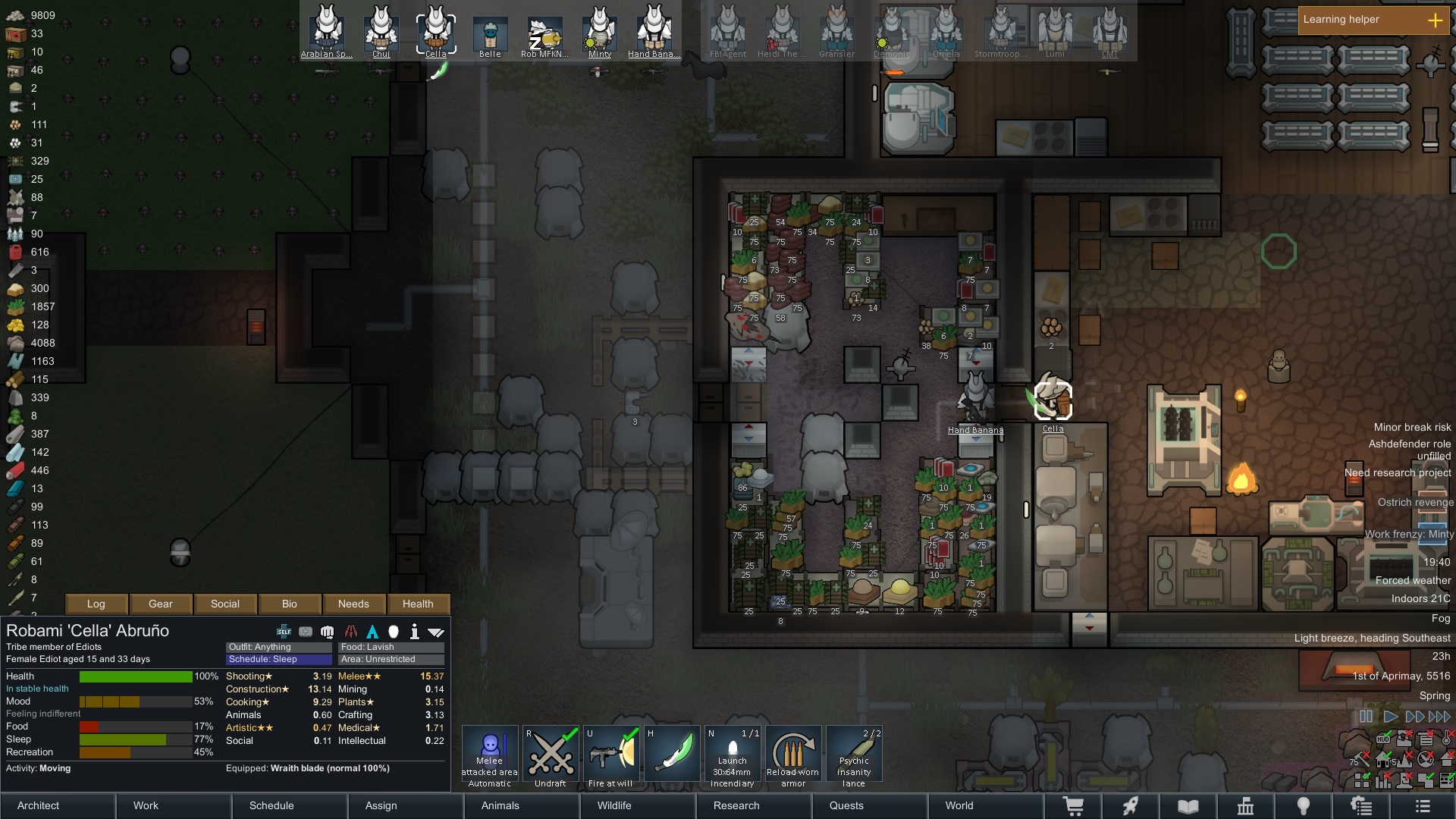Toggle the Fire at will command
Image resolution: width=1456 pixels, height=819 pixels.
click(610, 756)
